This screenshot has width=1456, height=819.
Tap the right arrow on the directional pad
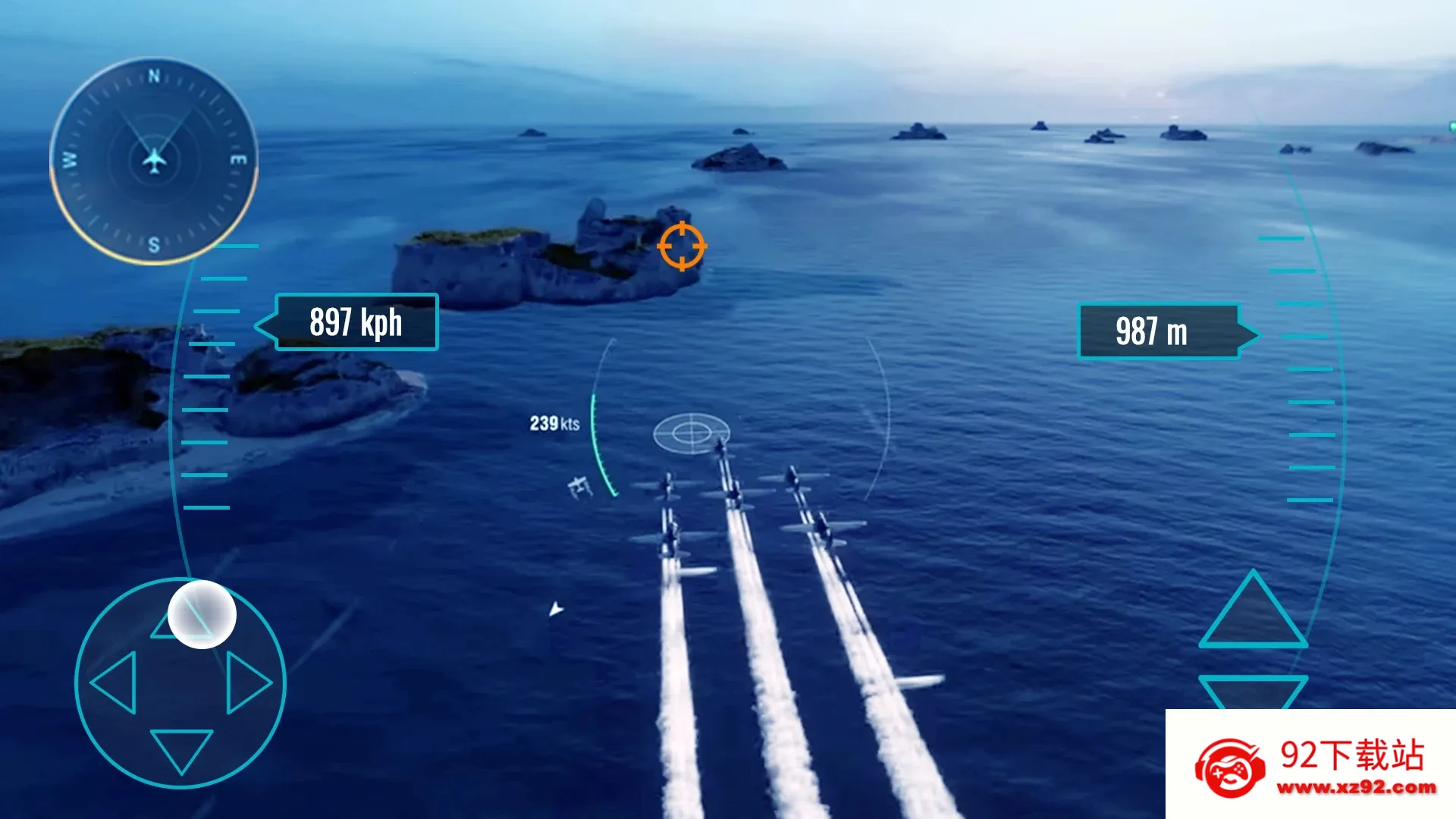pyautogui.click(x=247, y=682)
